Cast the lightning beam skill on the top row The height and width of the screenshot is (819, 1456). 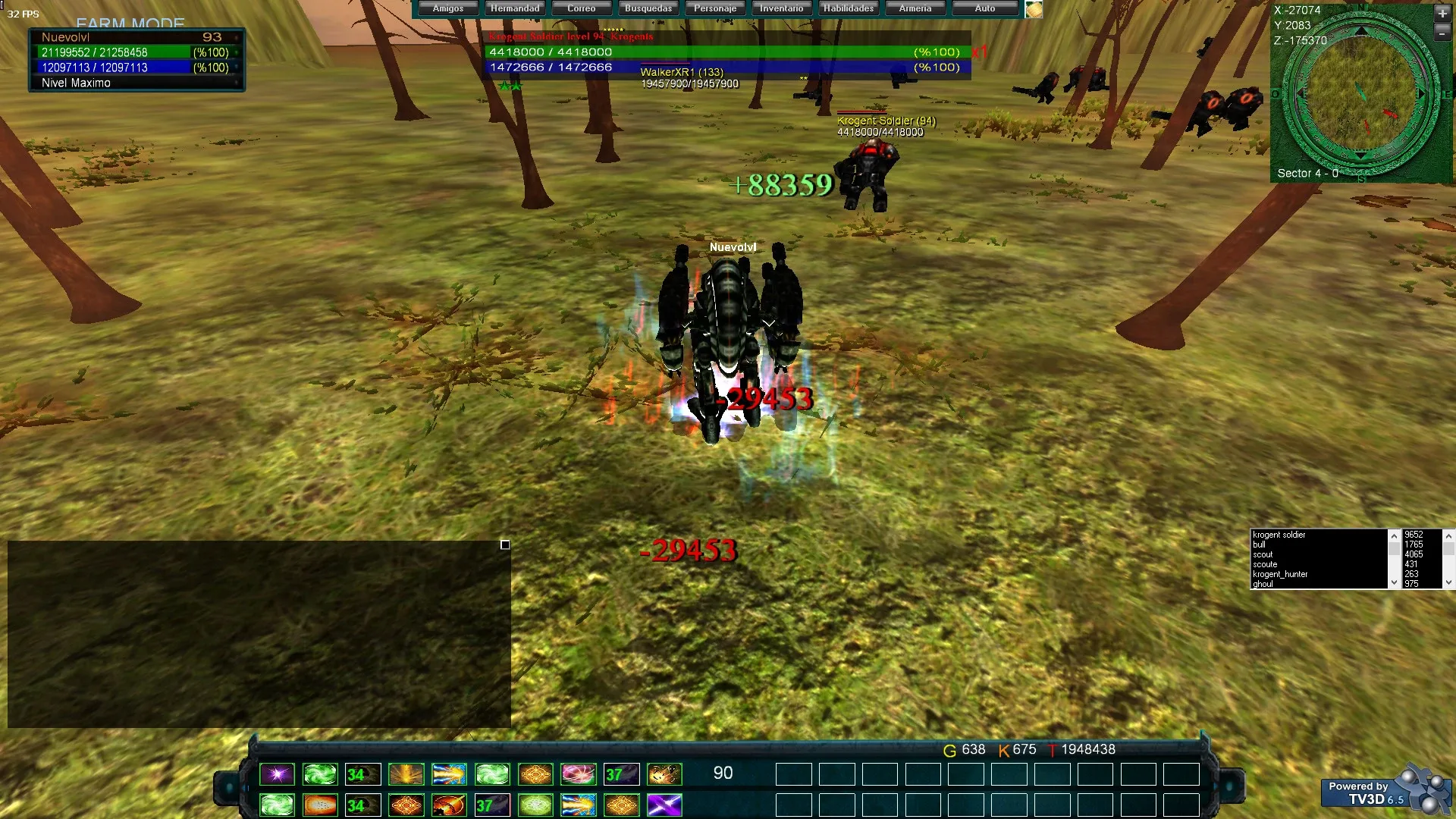point(450,773)
